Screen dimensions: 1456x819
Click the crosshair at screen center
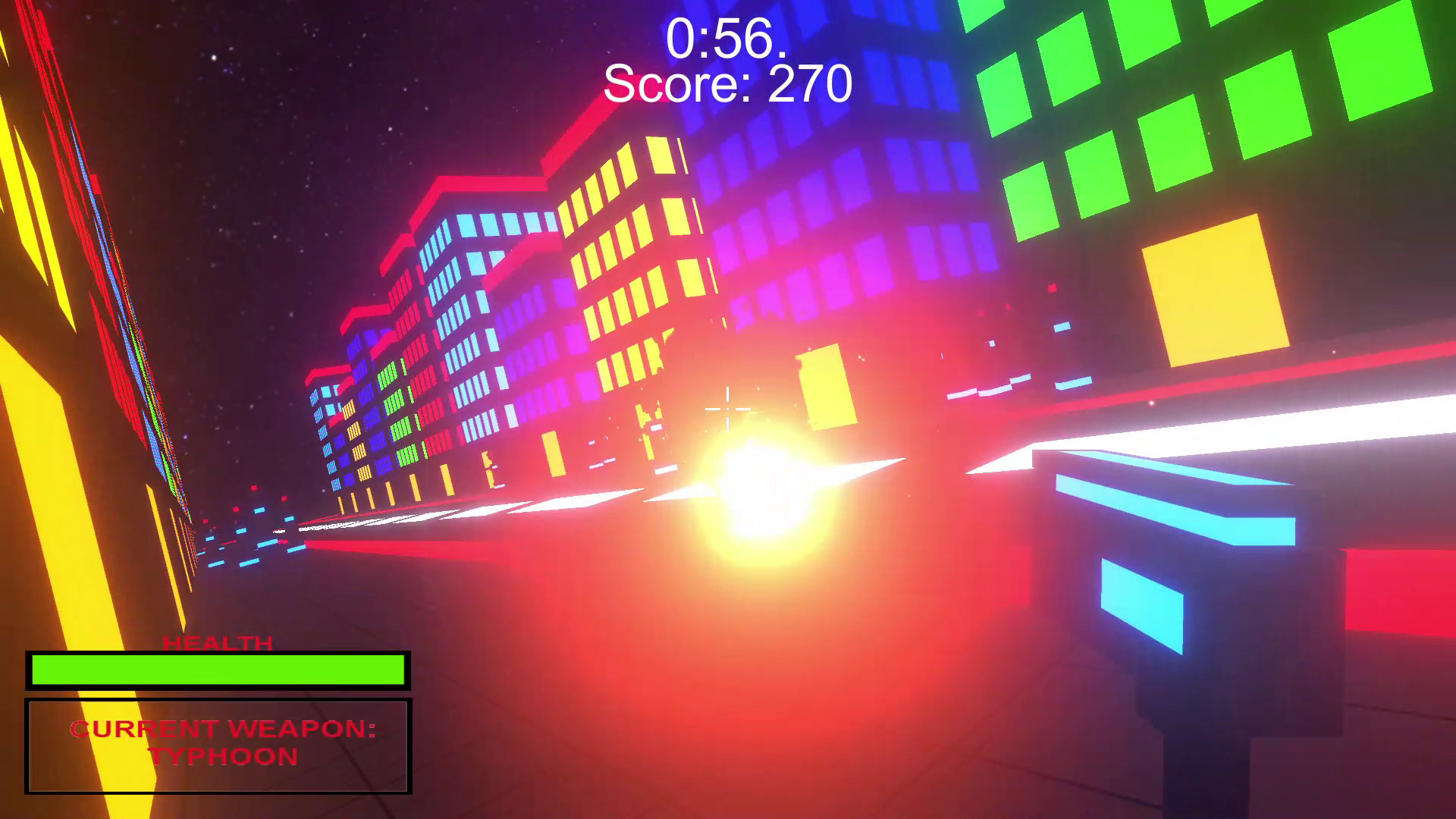726,409
